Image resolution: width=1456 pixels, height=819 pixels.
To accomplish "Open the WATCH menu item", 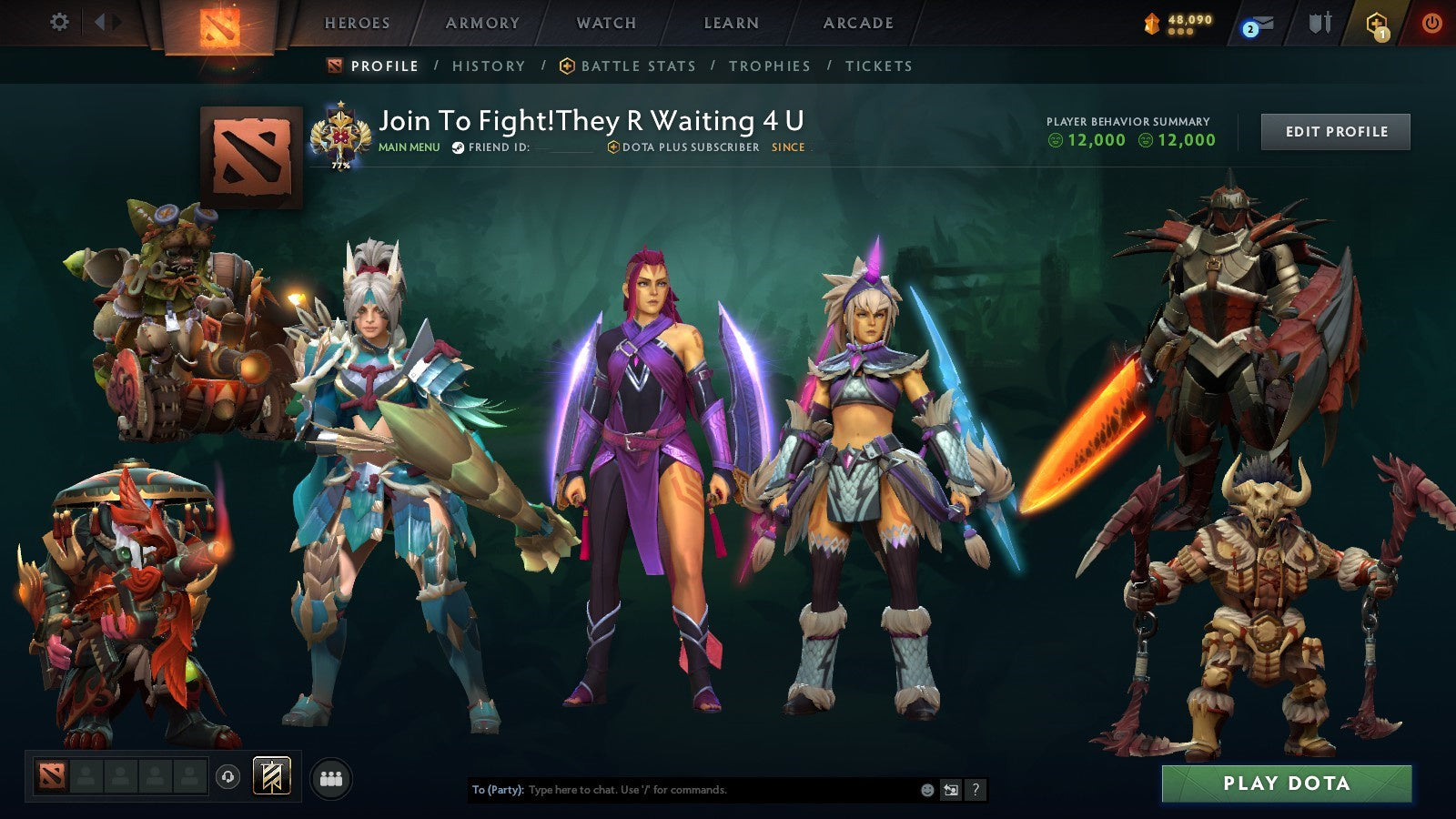I will pyautogui.click(x=605, y=24).
